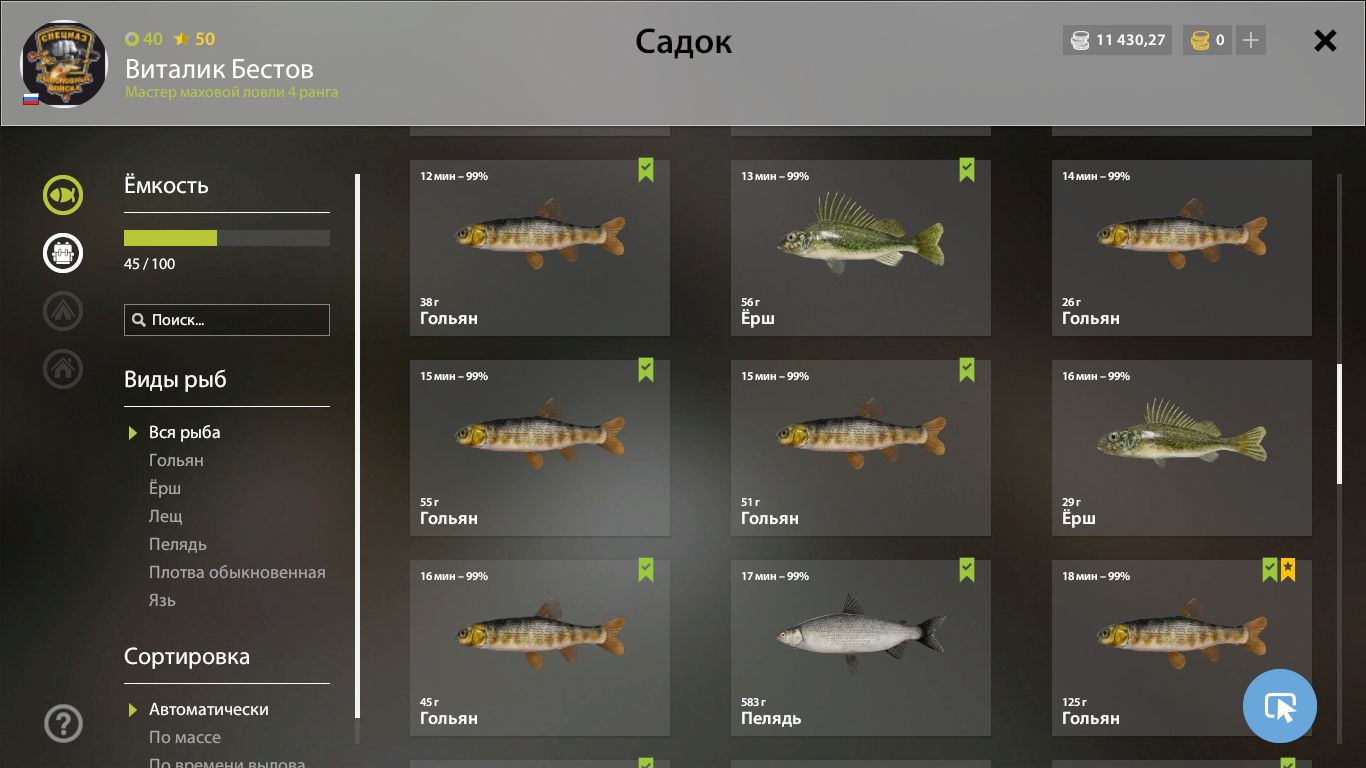Click the home icon in left sidebar

tap(62, 369)
